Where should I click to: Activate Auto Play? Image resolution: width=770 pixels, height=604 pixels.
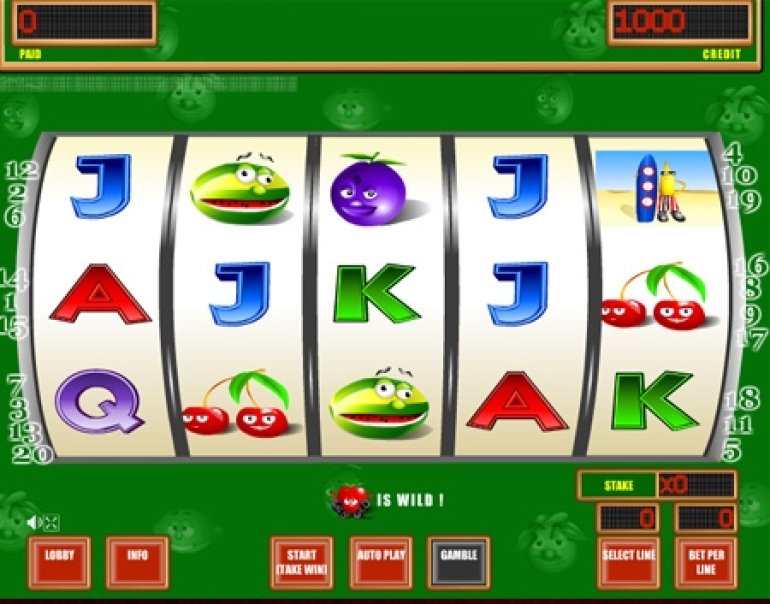pos(380,562)
